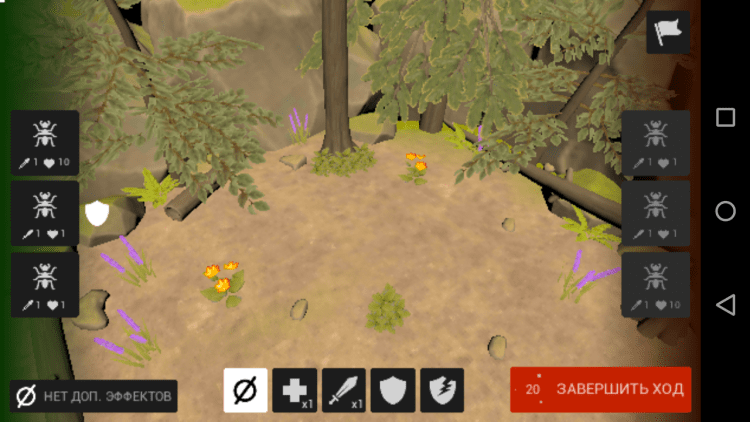
Task: Select the no-effect null symbol slot
Action: (245, 390)
